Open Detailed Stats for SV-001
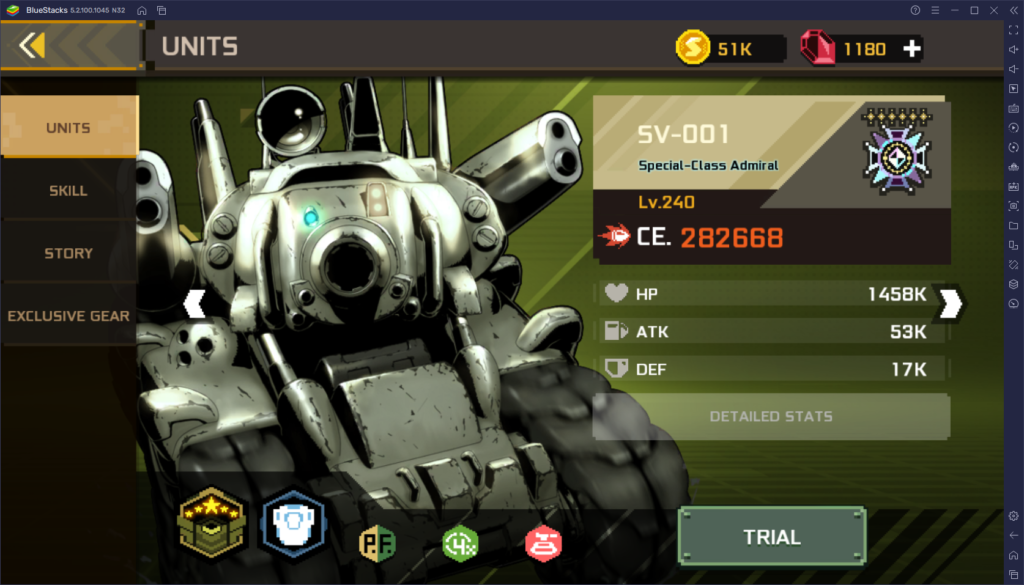 point(771,416)
